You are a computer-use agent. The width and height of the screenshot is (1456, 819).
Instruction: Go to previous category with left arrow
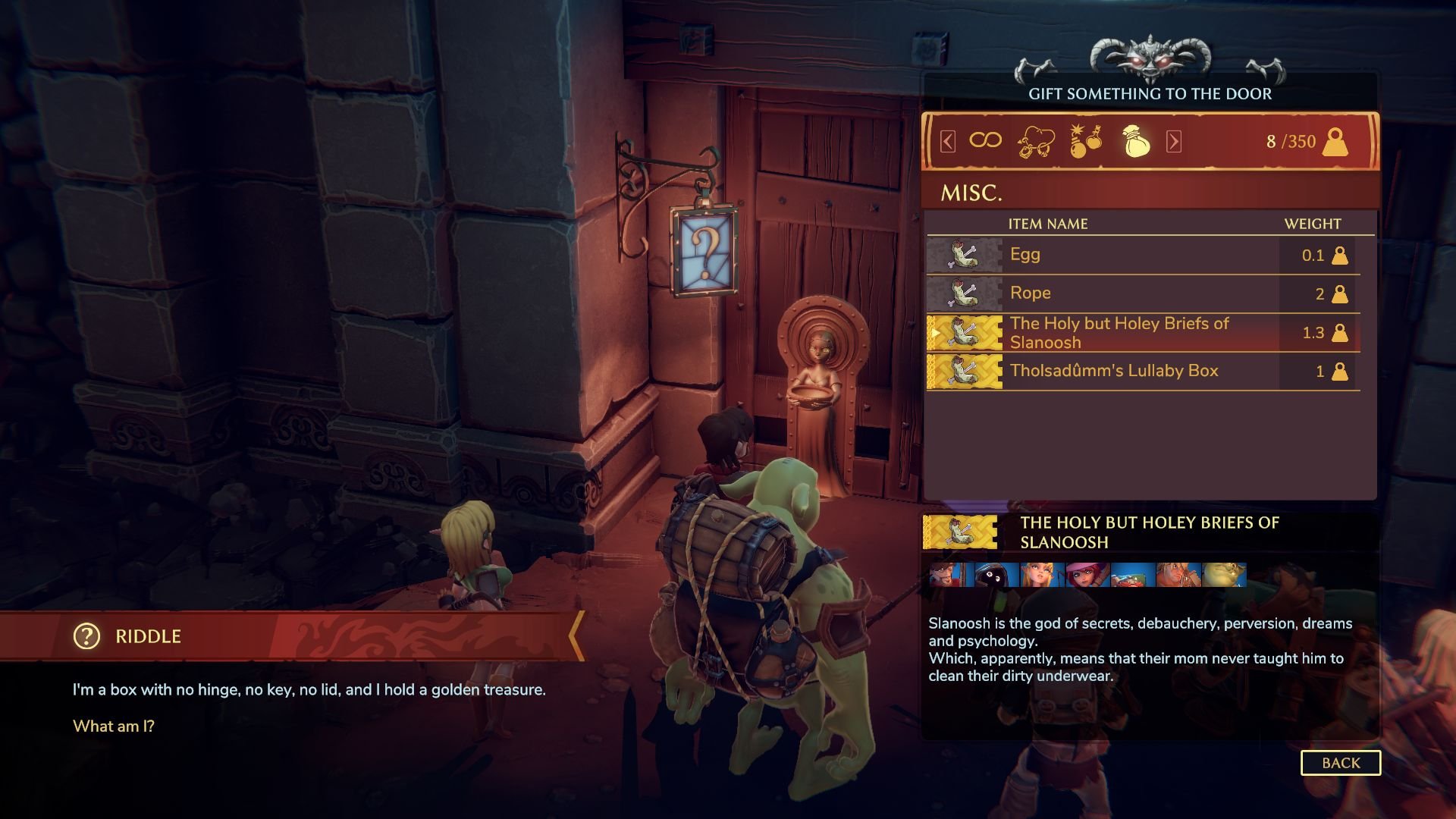coord(947,141)
